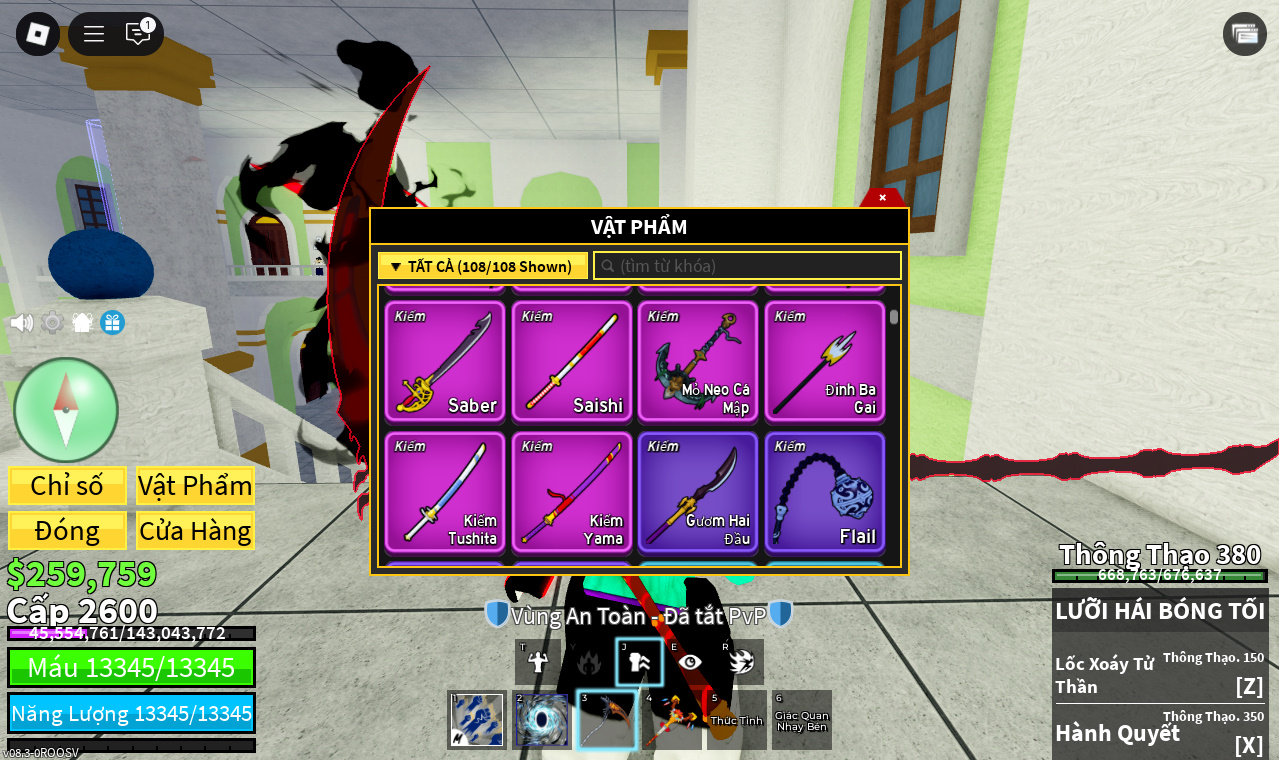Screen dimensions: 1279x760
Task: Click the Vật Phẩm menu button
Action: (195, 486)
